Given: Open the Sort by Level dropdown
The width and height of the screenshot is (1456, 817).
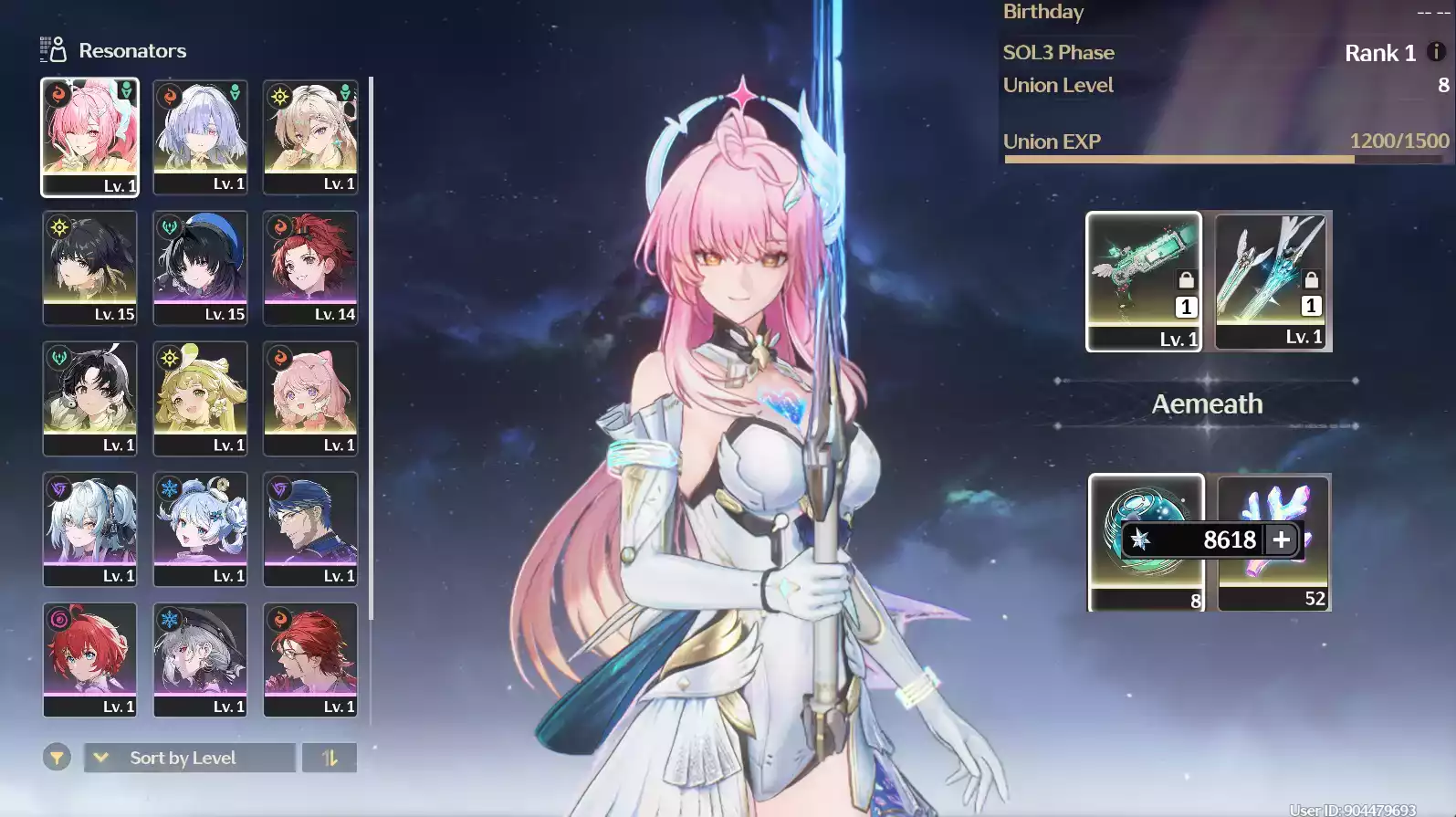Looking at the screenshot, I should point(190,758).
